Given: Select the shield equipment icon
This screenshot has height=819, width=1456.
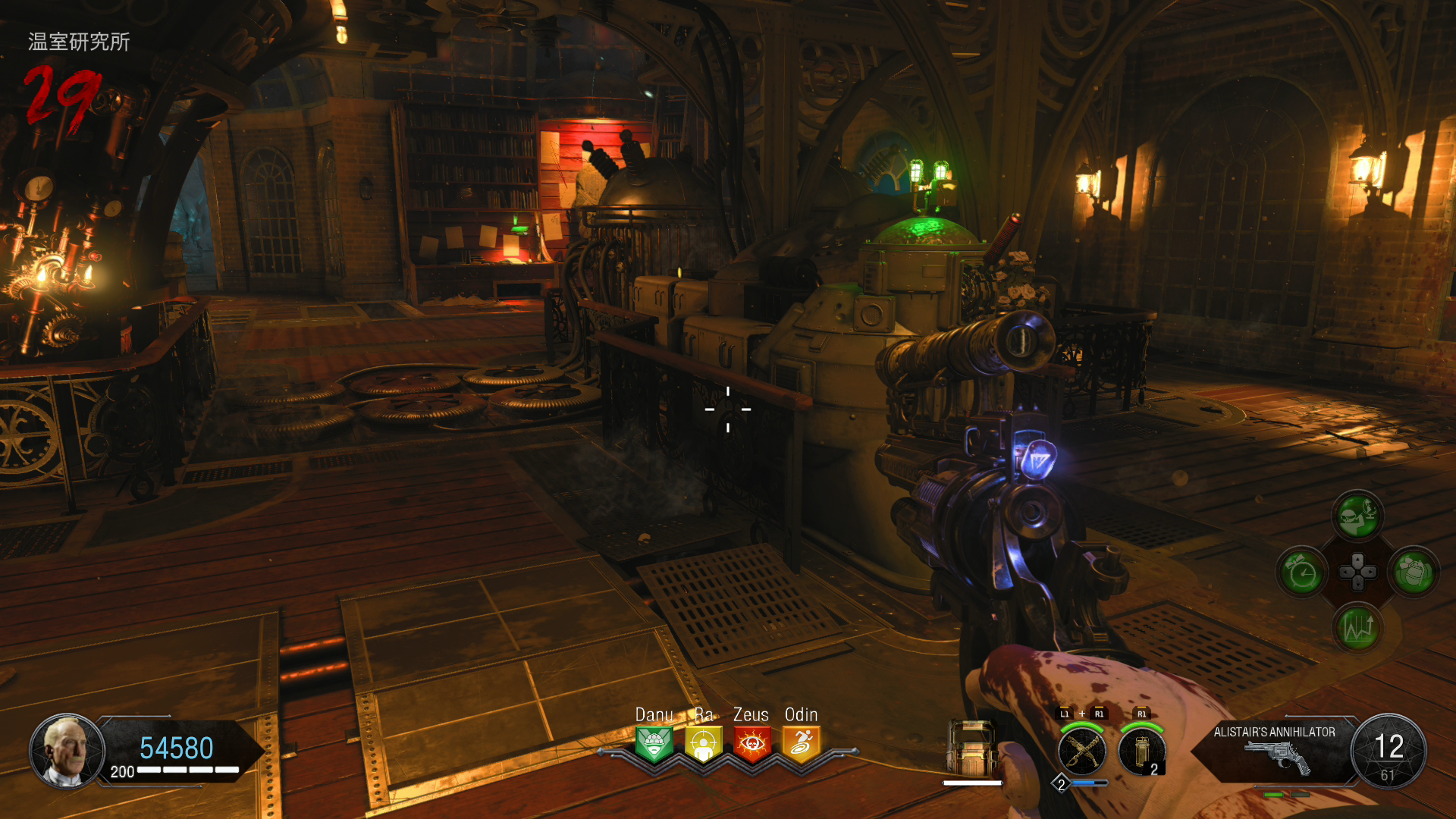Looking at the screenshot, I should (x=973, y=749).
